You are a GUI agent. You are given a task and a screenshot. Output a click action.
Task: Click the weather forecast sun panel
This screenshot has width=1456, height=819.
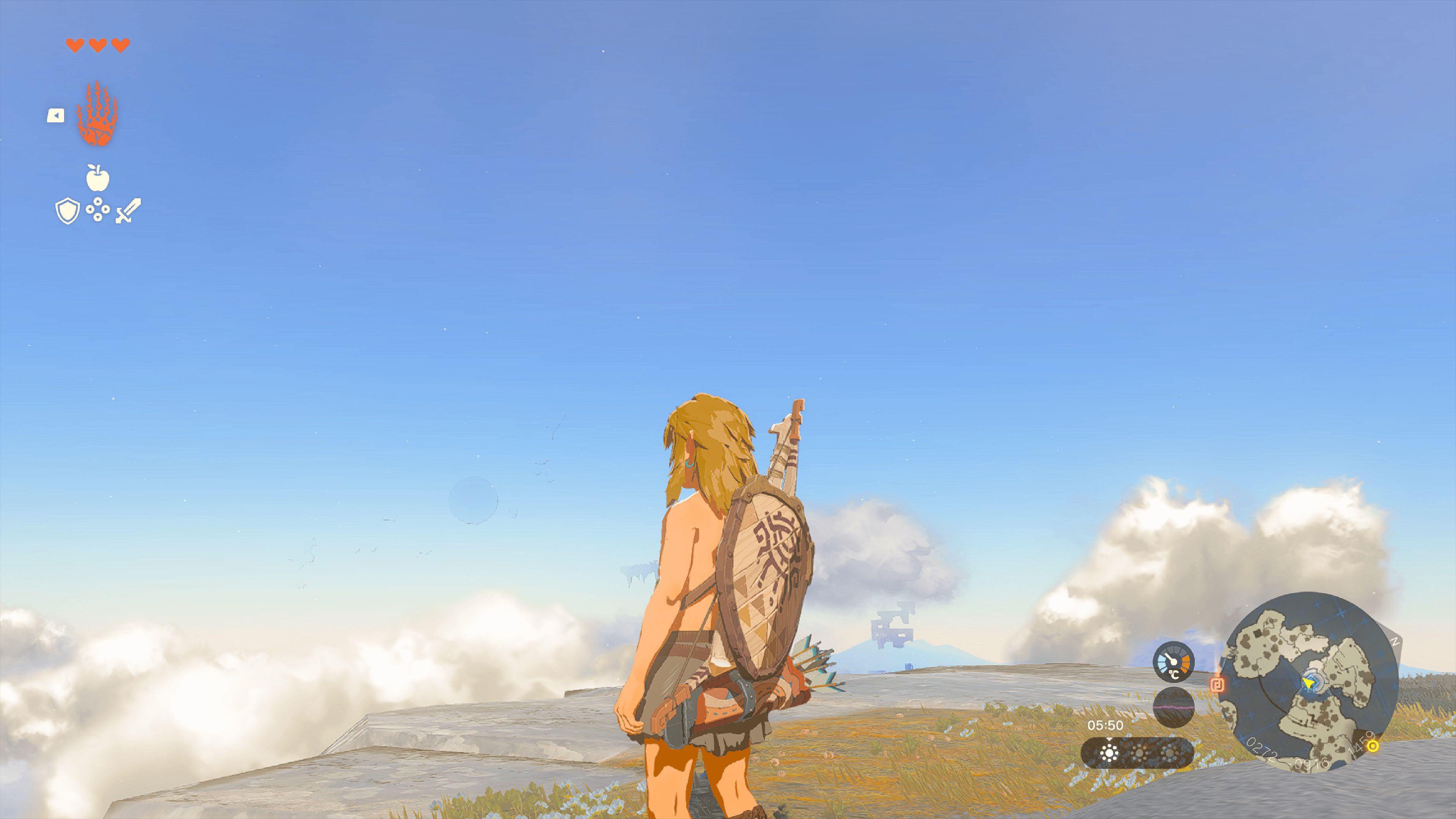pos(1137,753)
